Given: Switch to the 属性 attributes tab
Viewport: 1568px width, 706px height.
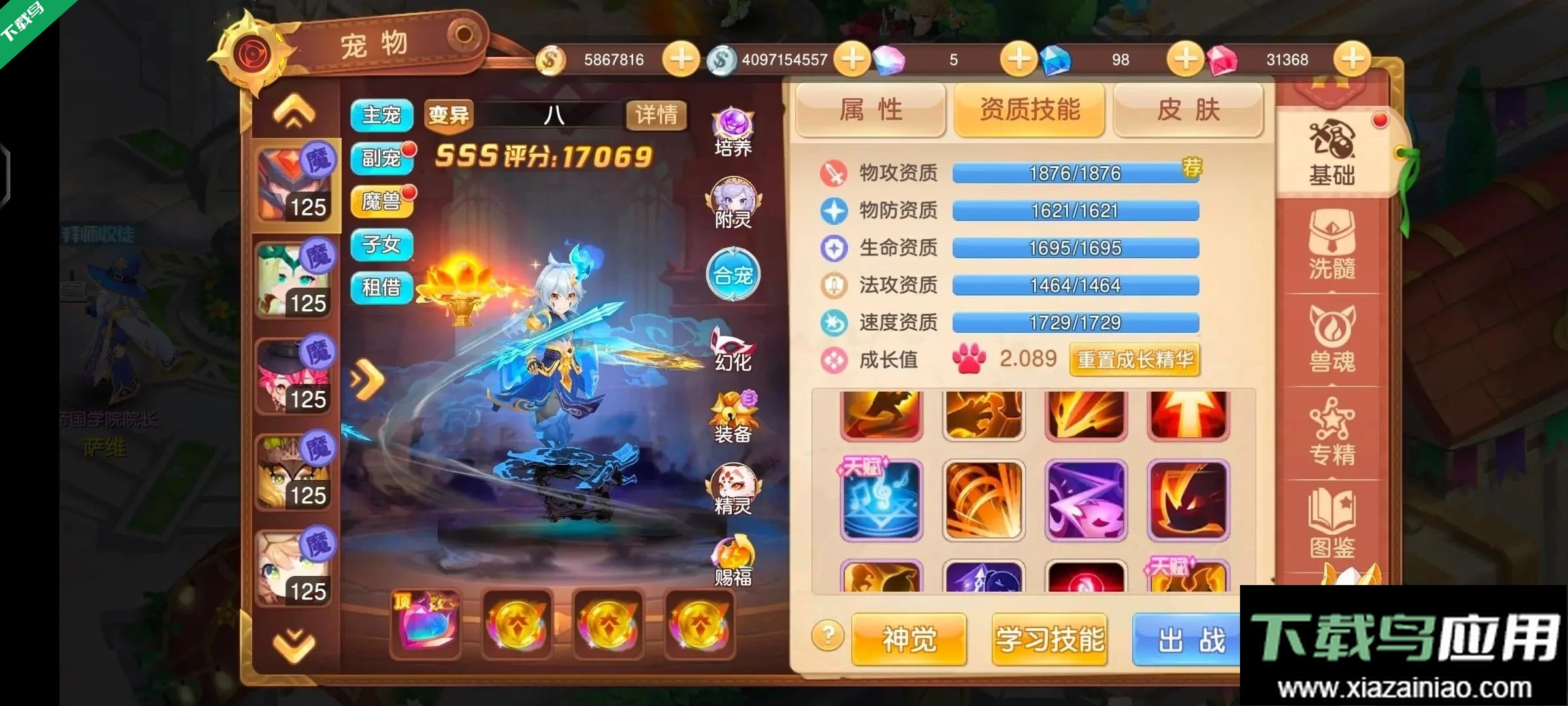Looking at the screenshot, I should [x=872, y=110].
